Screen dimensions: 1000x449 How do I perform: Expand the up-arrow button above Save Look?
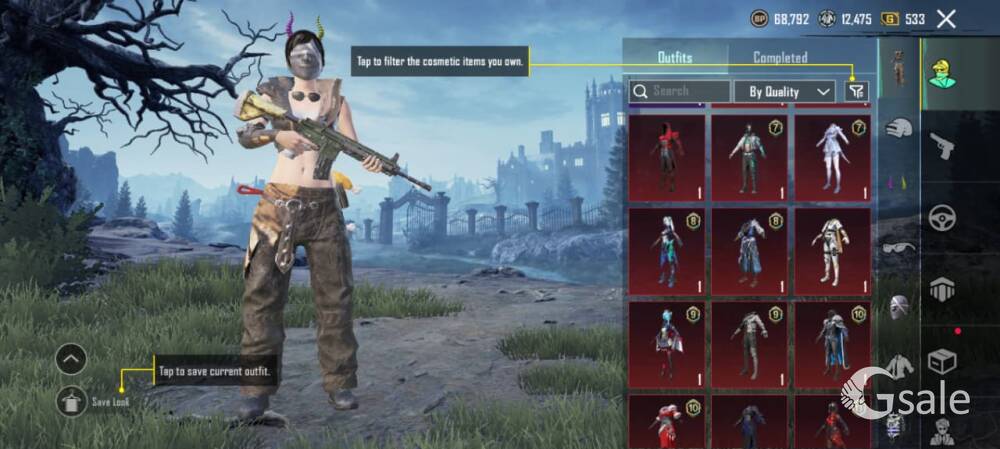click(71, 358)
